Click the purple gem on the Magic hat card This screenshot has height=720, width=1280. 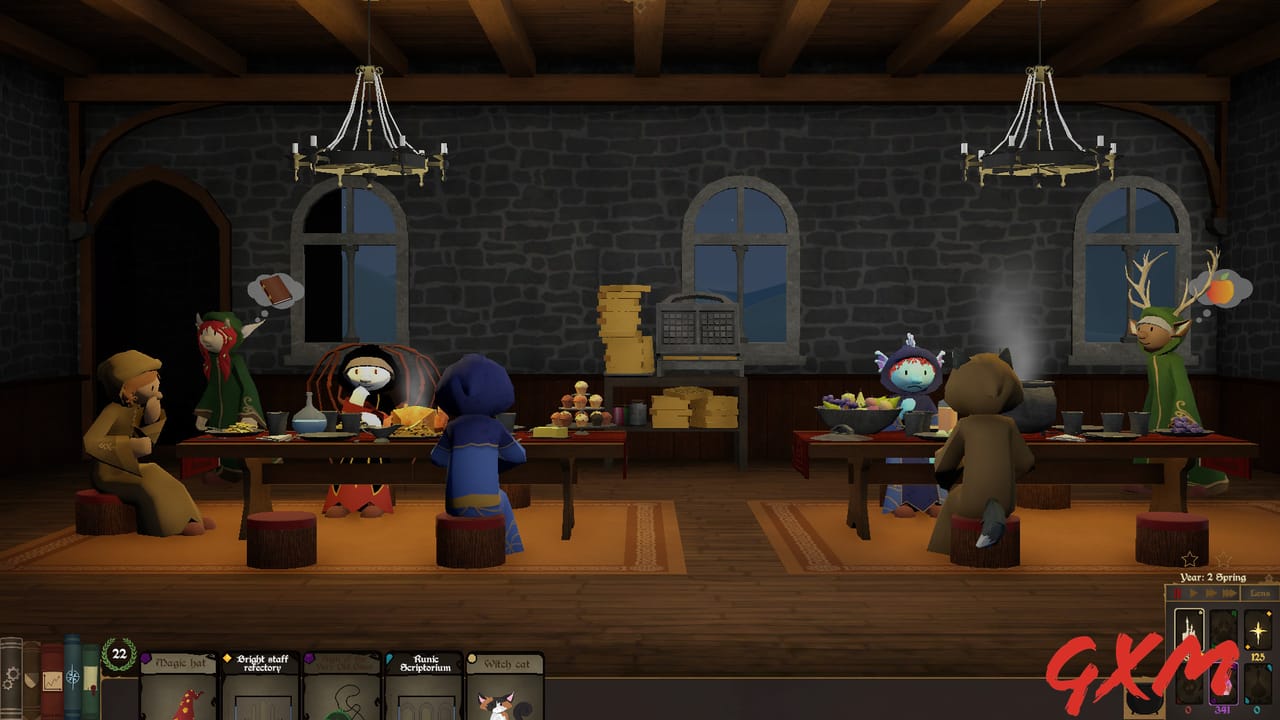click(145, 659)
